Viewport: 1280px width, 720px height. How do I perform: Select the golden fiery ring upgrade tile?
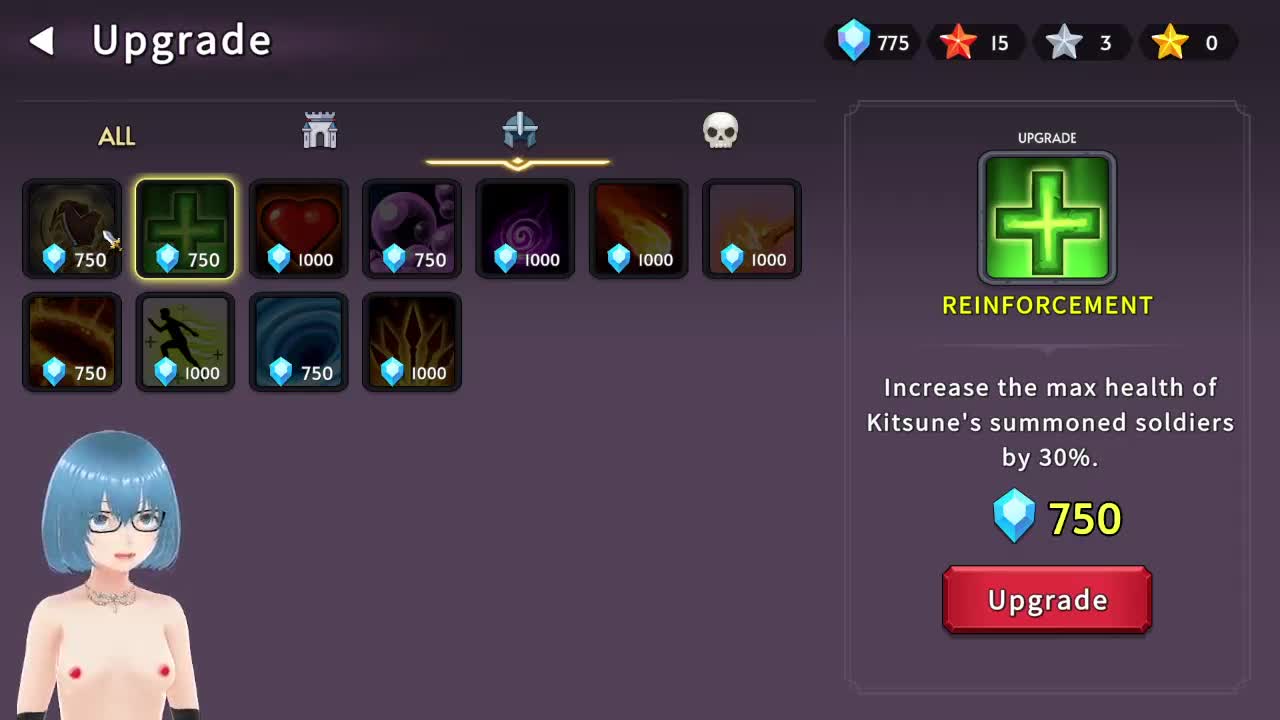[x=72, y=342]
